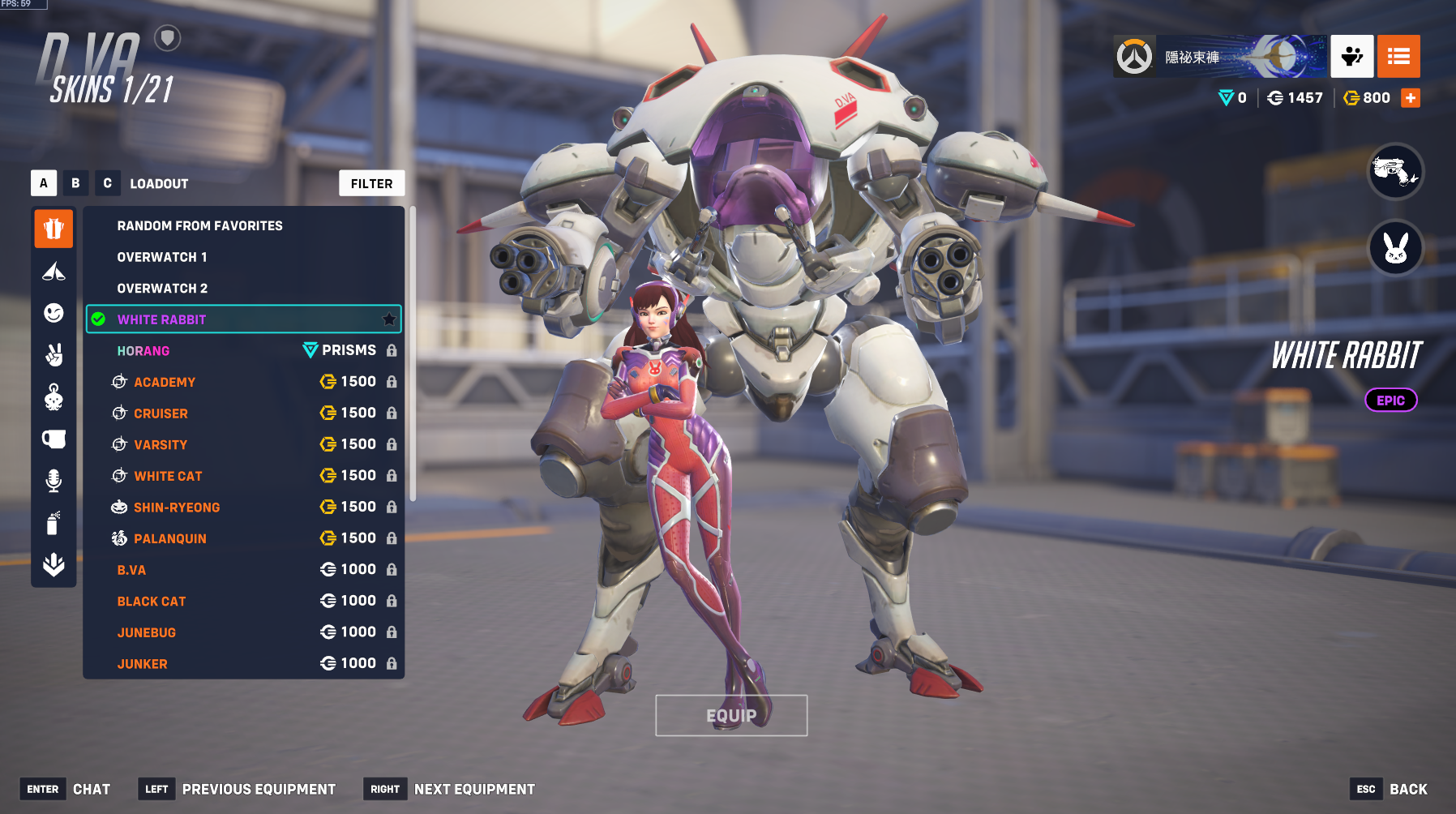The image size is (1456, 814).
Task: Click the Equip button
Action: 731,716
